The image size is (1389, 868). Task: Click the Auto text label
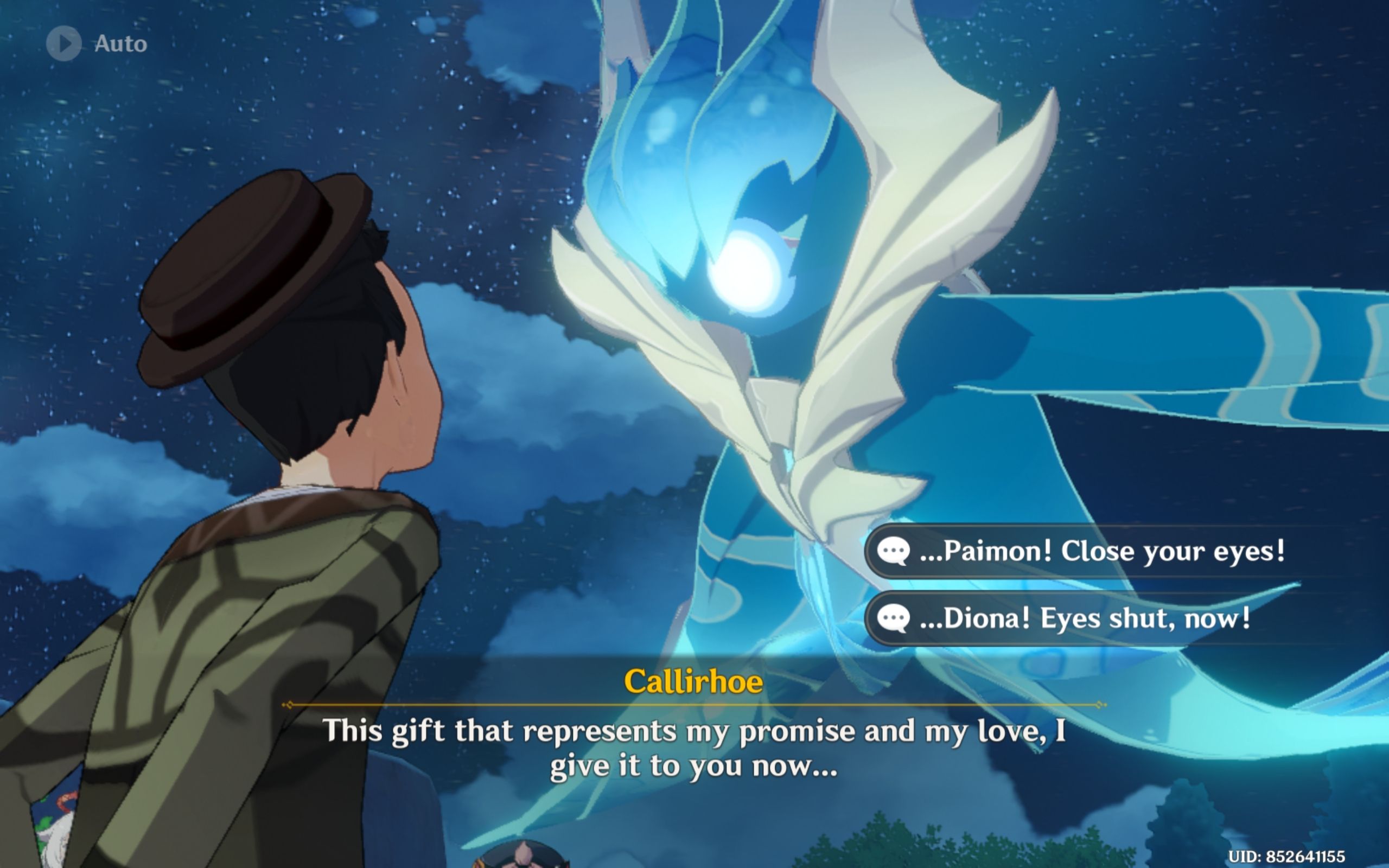pyautogui.click(x=119, y=42)
